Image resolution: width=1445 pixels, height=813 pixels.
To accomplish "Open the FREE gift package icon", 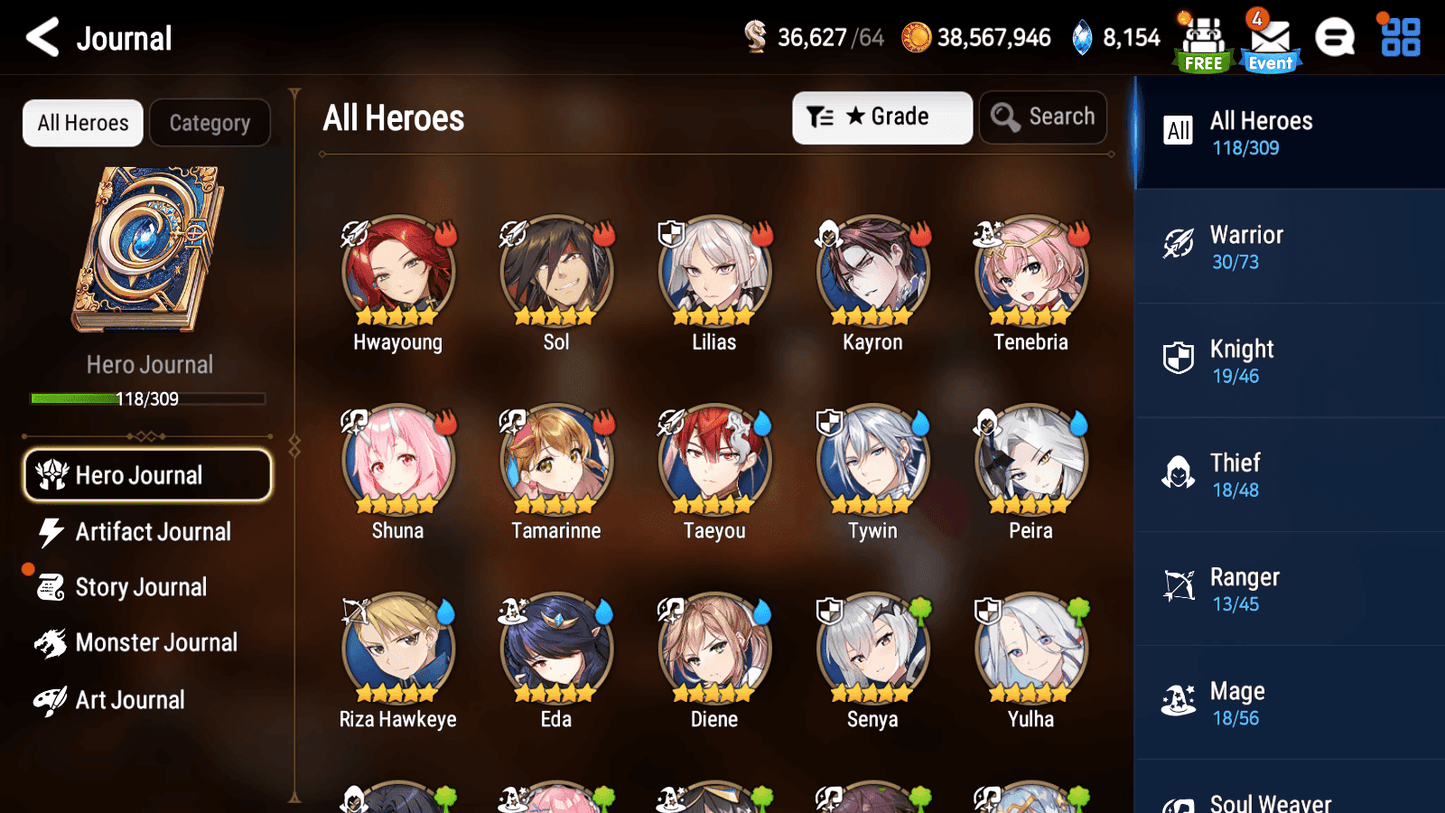I will [x=1203, y=38].
